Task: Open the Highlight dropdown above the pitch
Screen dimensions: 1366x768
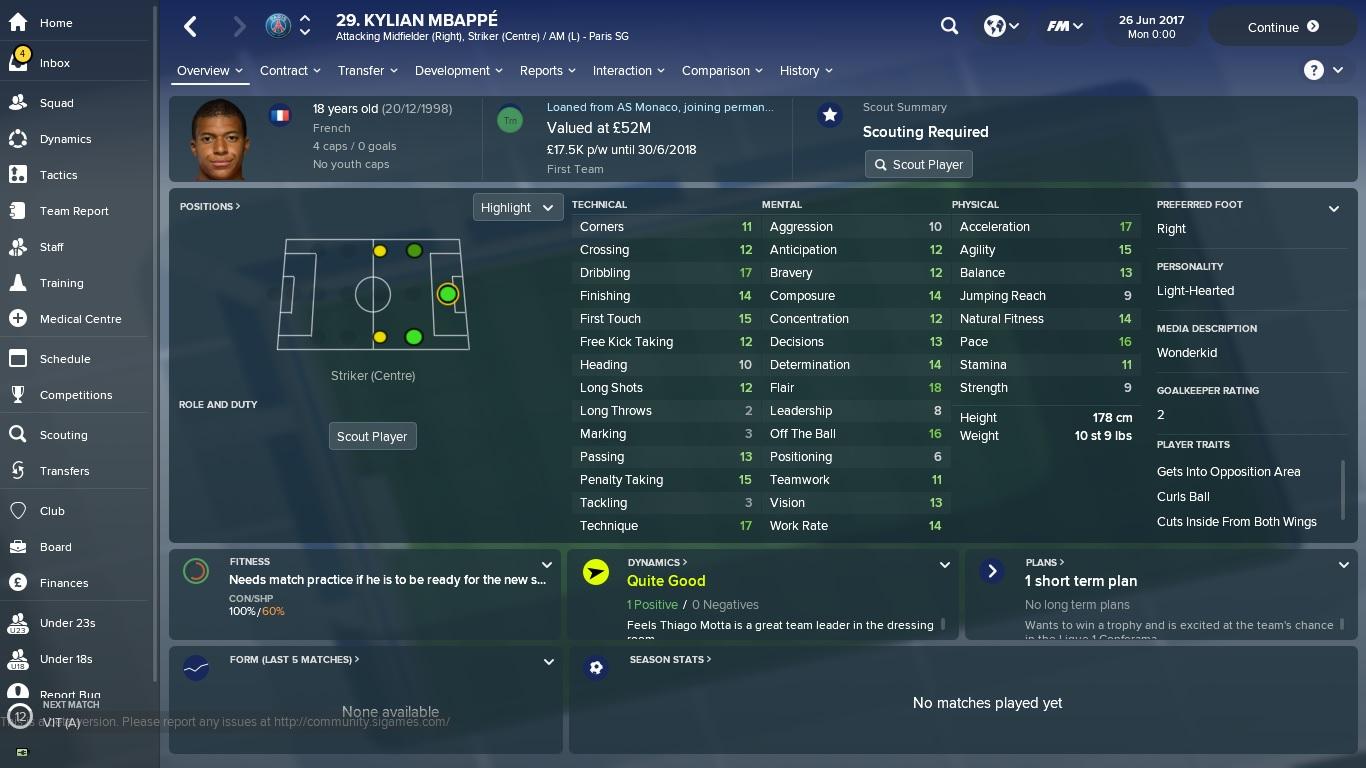Action: pyautogui.click(x=517, y=207)
